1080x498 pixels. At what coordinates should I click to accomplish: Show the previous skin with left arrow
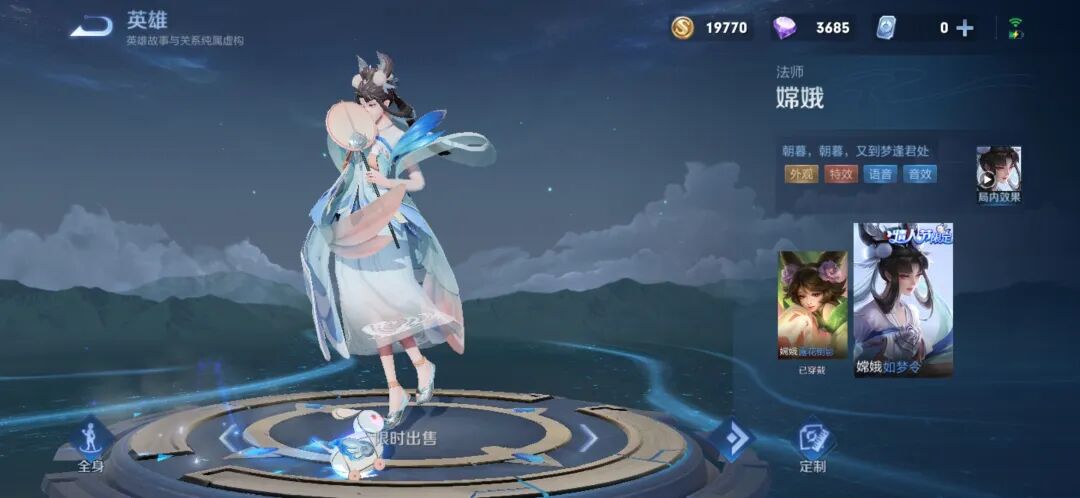[x=230, y=437]
